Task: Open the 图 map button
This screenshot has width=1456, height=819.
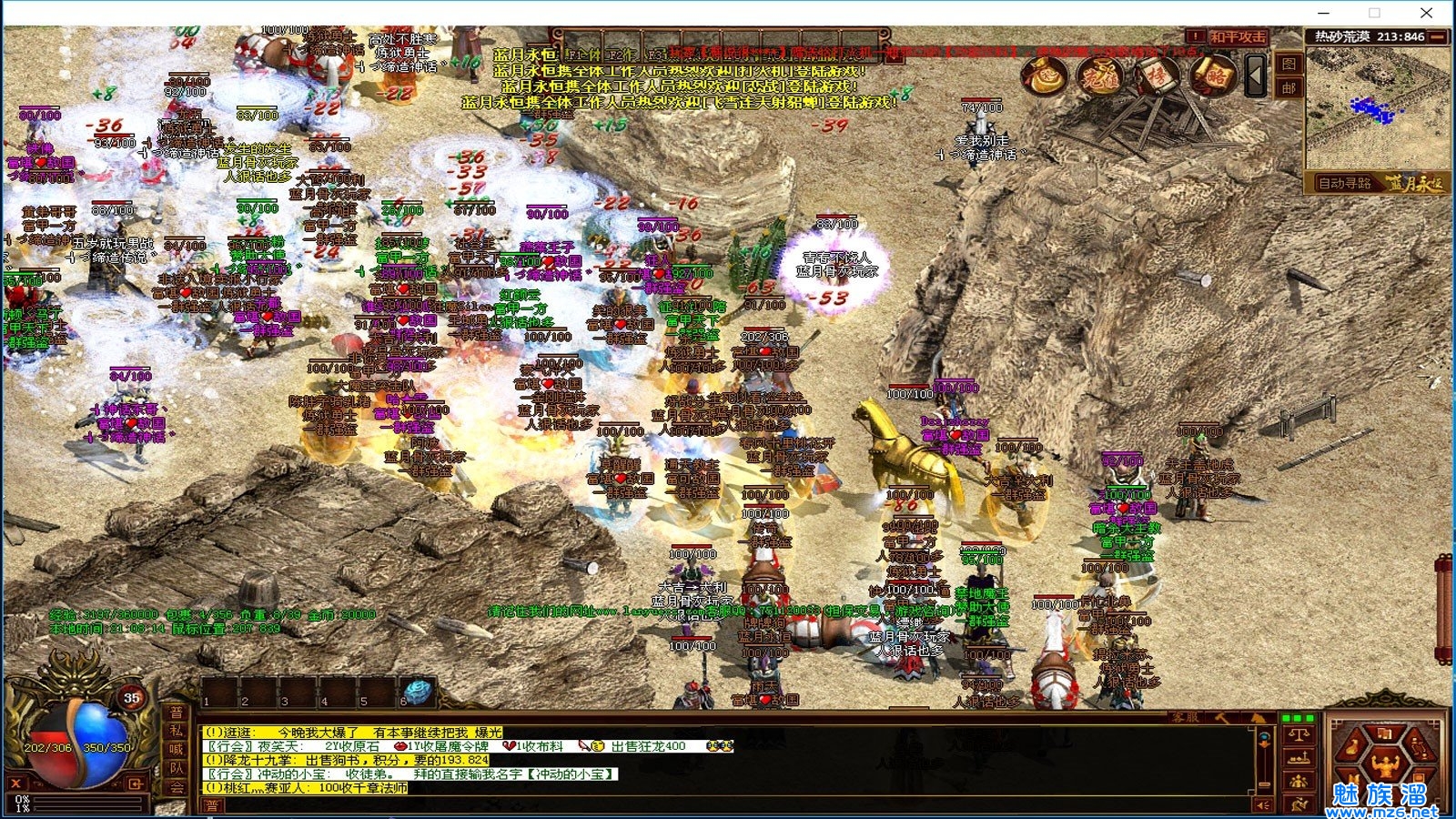Action: tap(1289, 64)
